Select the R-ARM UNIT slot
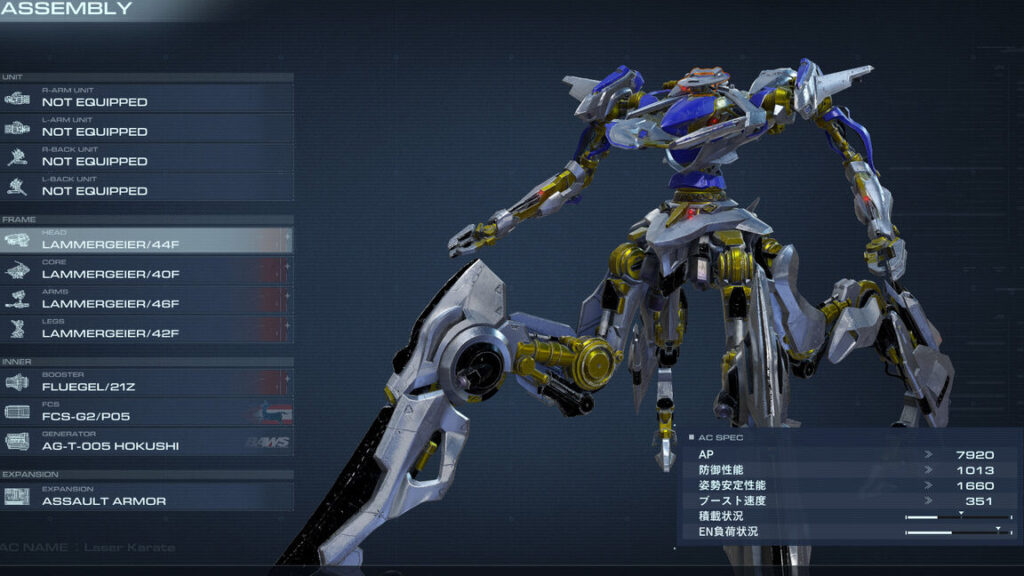The height and width of the screenshot is (576, 1024). click(147, 98)
